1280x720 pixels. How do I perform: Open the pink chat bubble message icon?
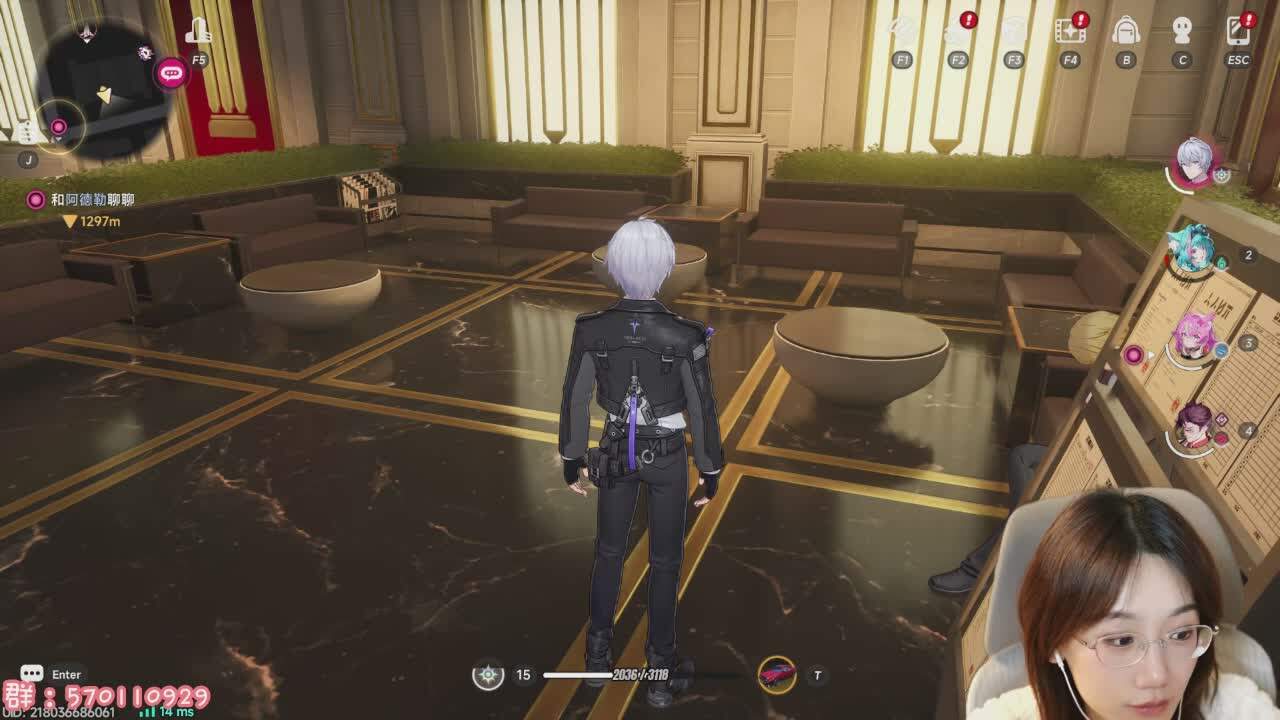[x=171, y=72]
